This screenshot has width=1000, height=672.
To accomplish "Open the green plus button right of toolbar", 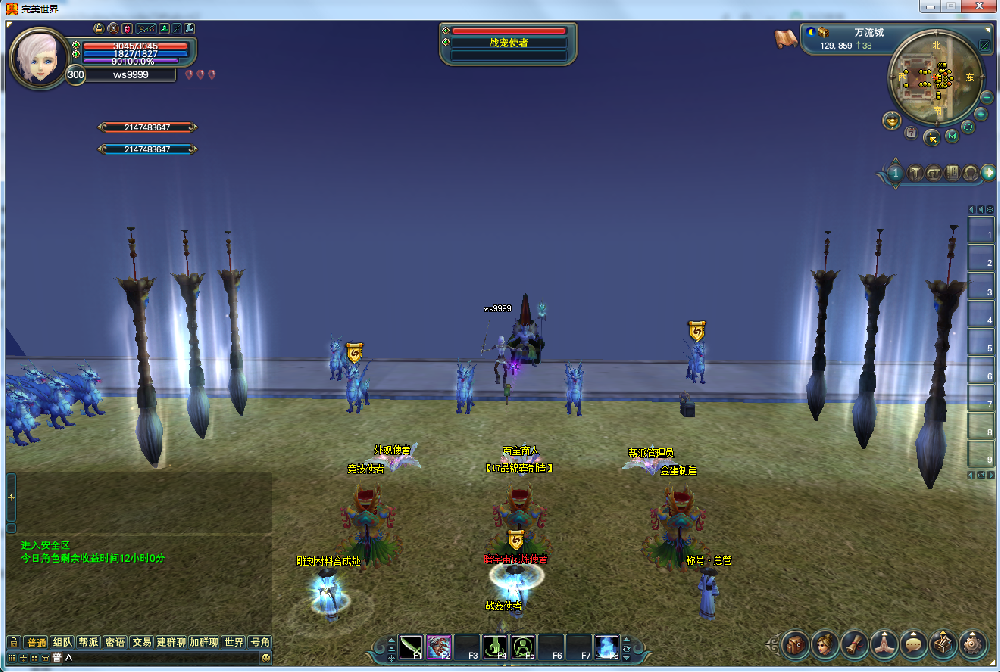I will coord(989,172).
